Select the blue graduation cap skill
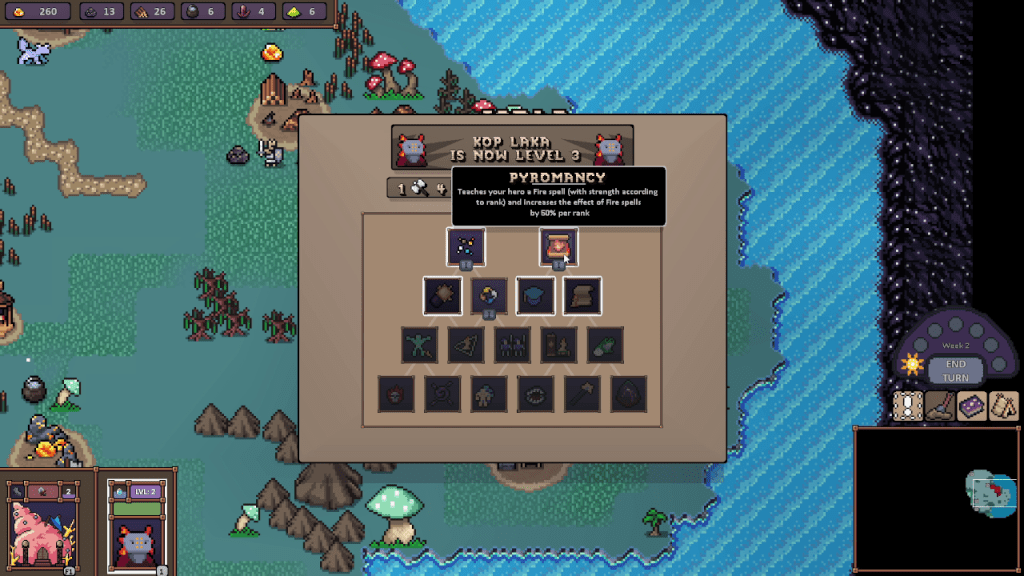The width and height of the screenshot is (1024, 576). [535, 295]
